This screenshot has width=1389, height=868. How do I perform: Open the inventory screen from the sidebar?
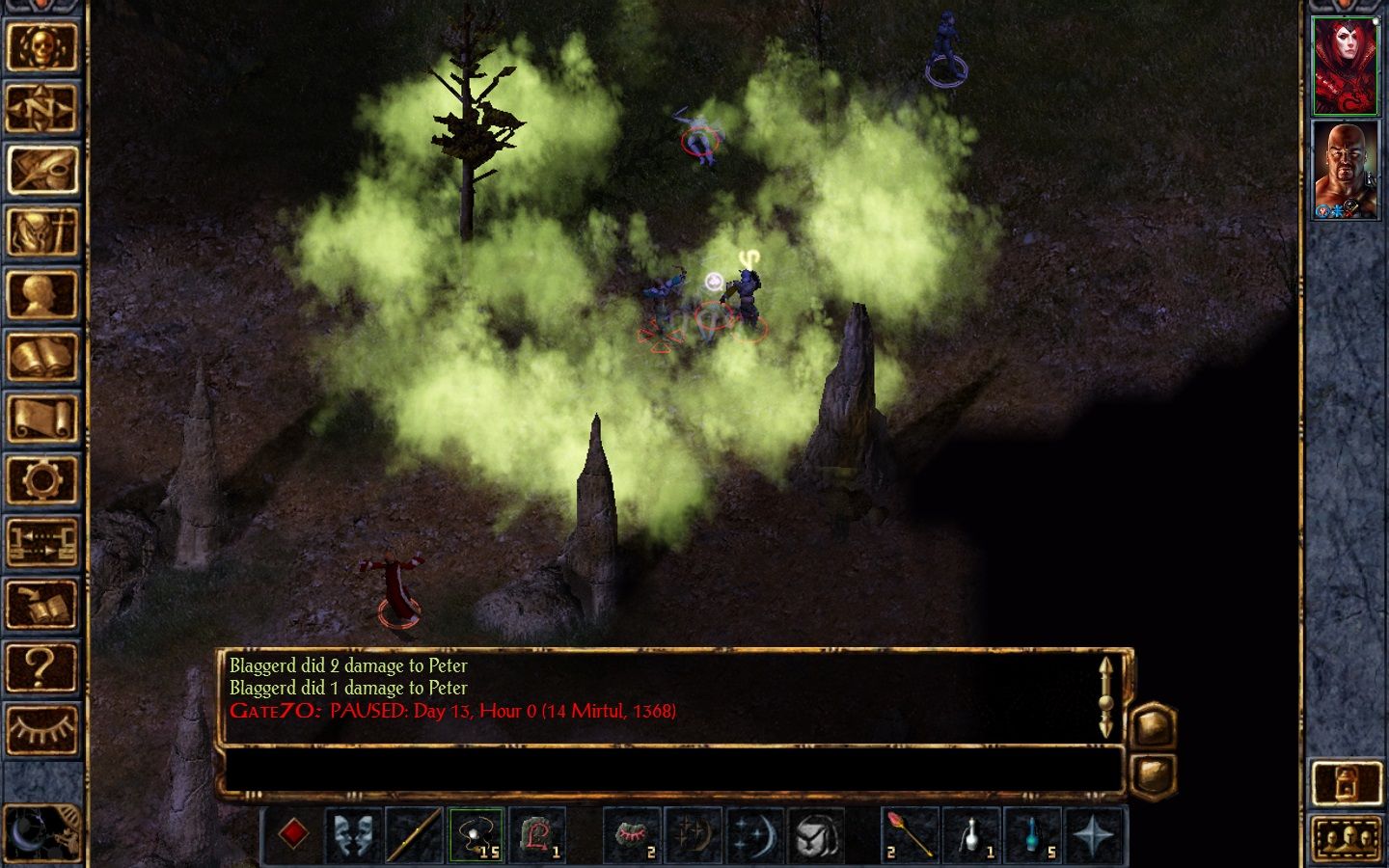click(41, 232)
